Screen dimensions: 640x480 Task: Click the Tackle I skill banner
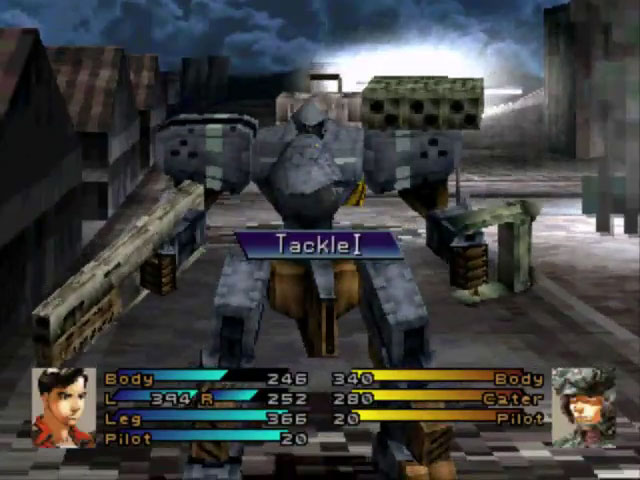(319, 245)
